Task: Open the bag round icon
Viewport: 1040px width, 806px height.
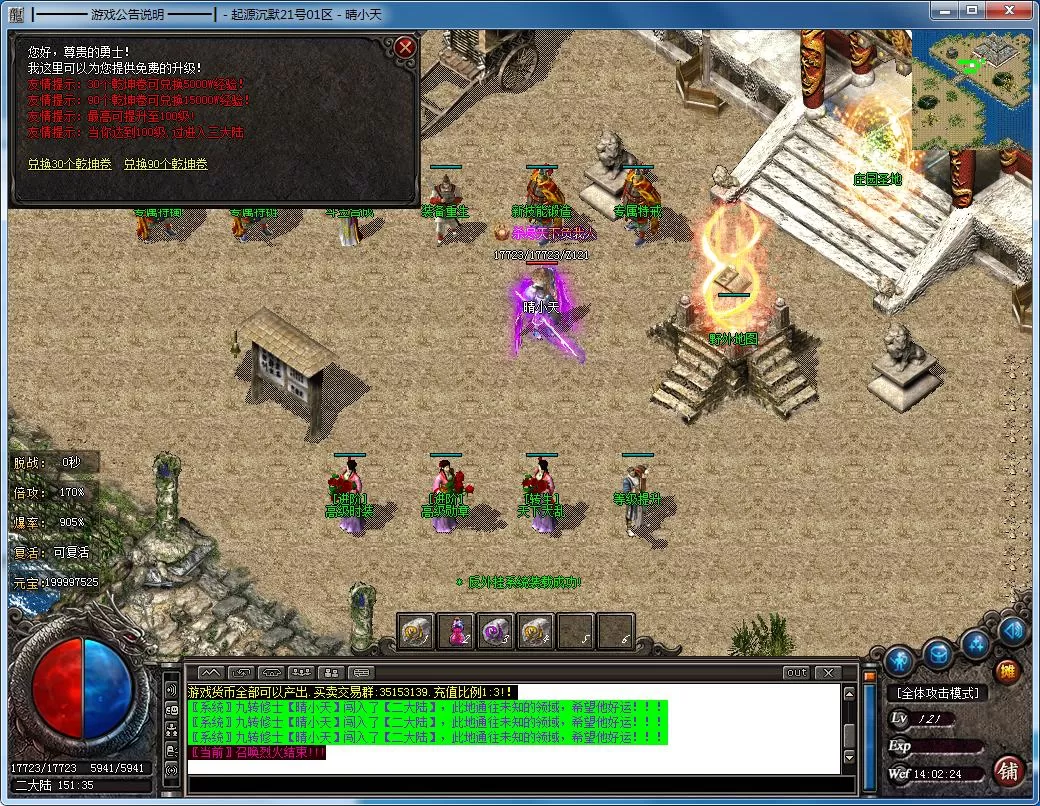Action: tap(937, 655)
